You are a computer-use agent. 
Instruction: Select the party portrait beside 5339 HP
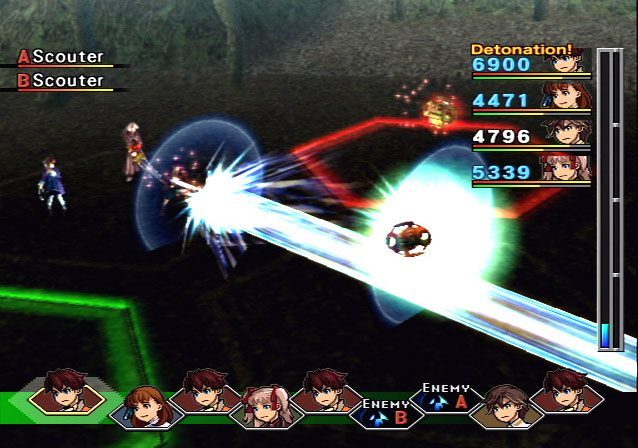point(567,167)
